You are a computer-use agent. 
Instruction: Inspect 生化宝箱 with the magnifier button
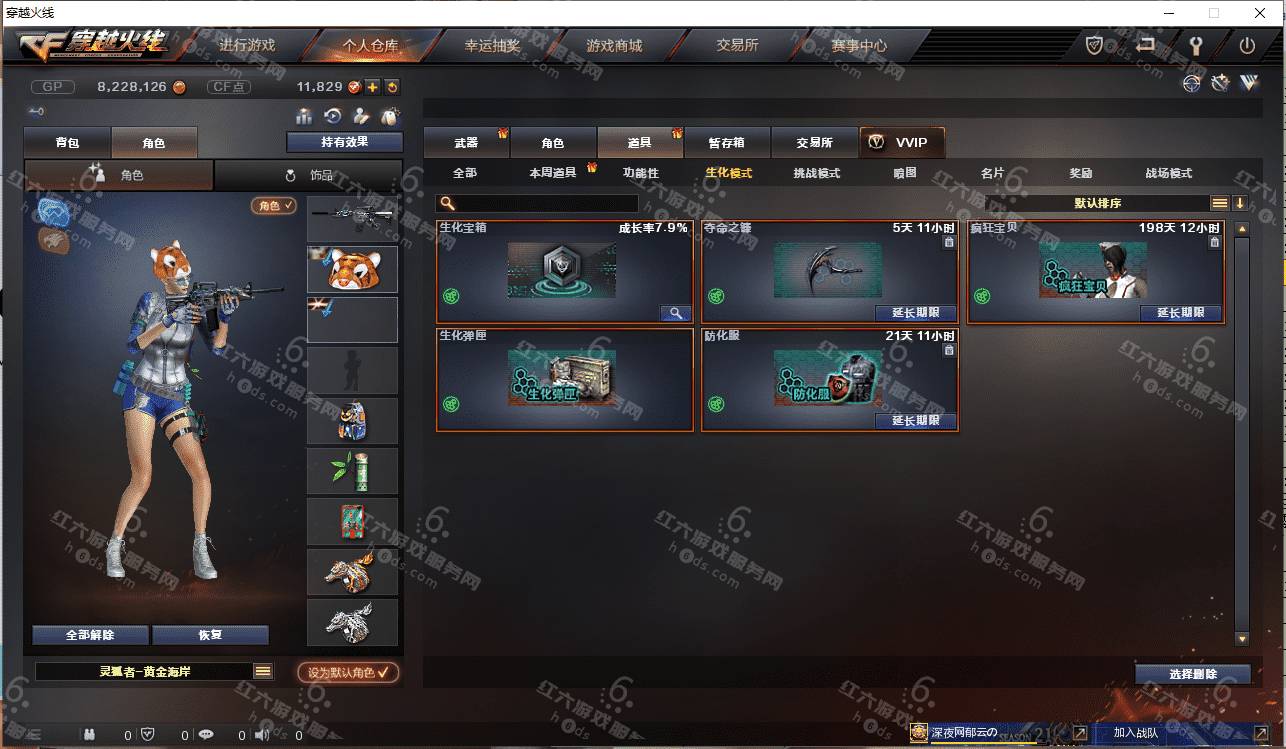point(675,313)
